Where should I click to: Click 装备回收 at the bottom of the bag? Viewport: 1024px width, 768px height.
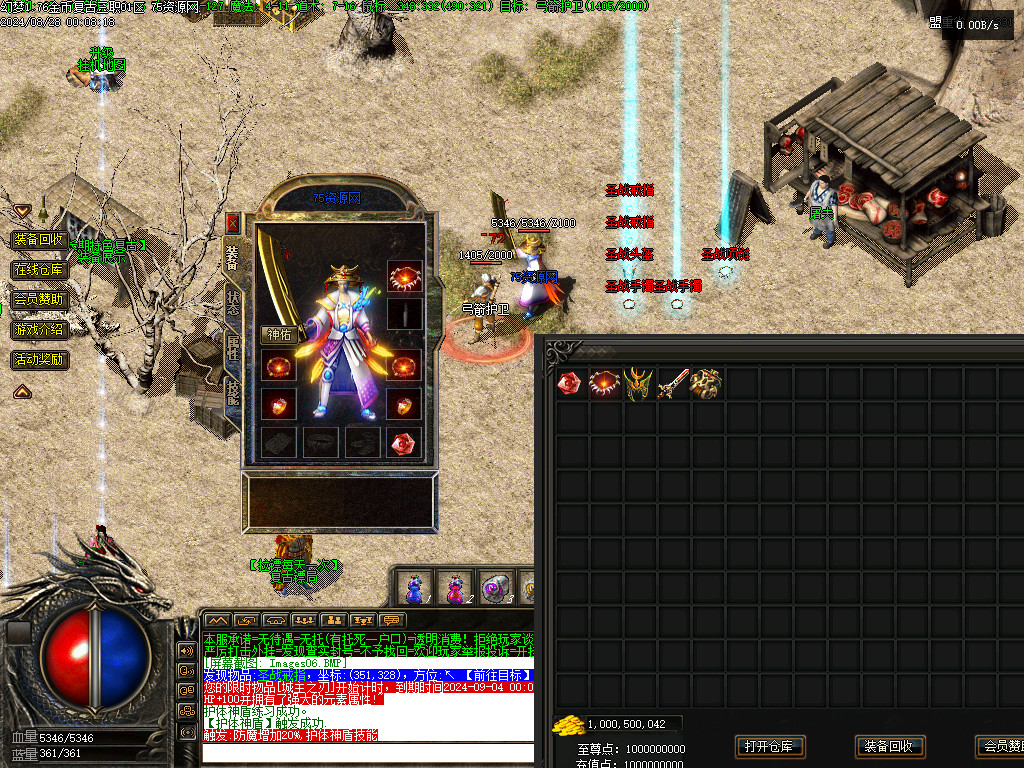point(890,746)
